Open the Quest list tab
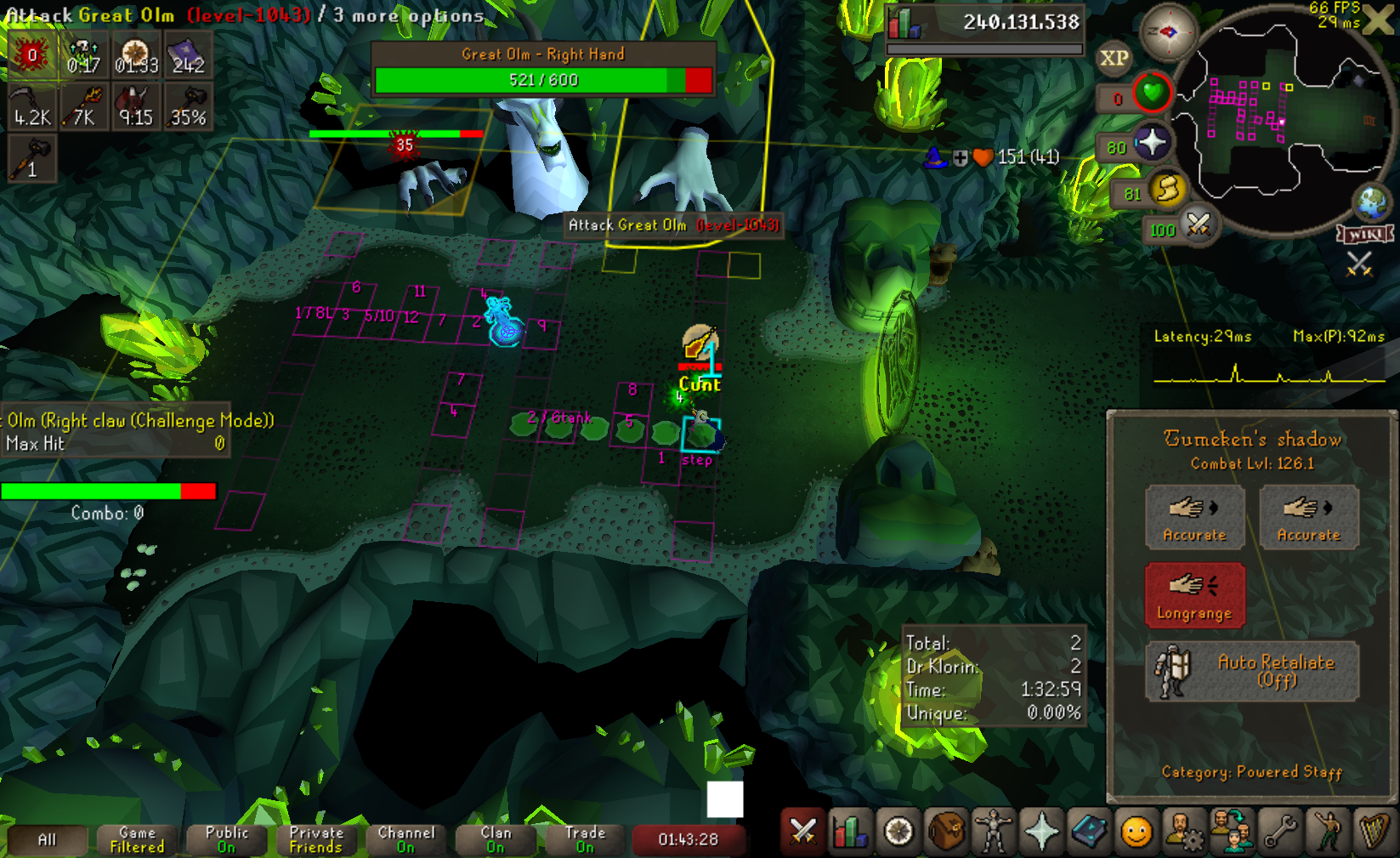 click(898, 832)
